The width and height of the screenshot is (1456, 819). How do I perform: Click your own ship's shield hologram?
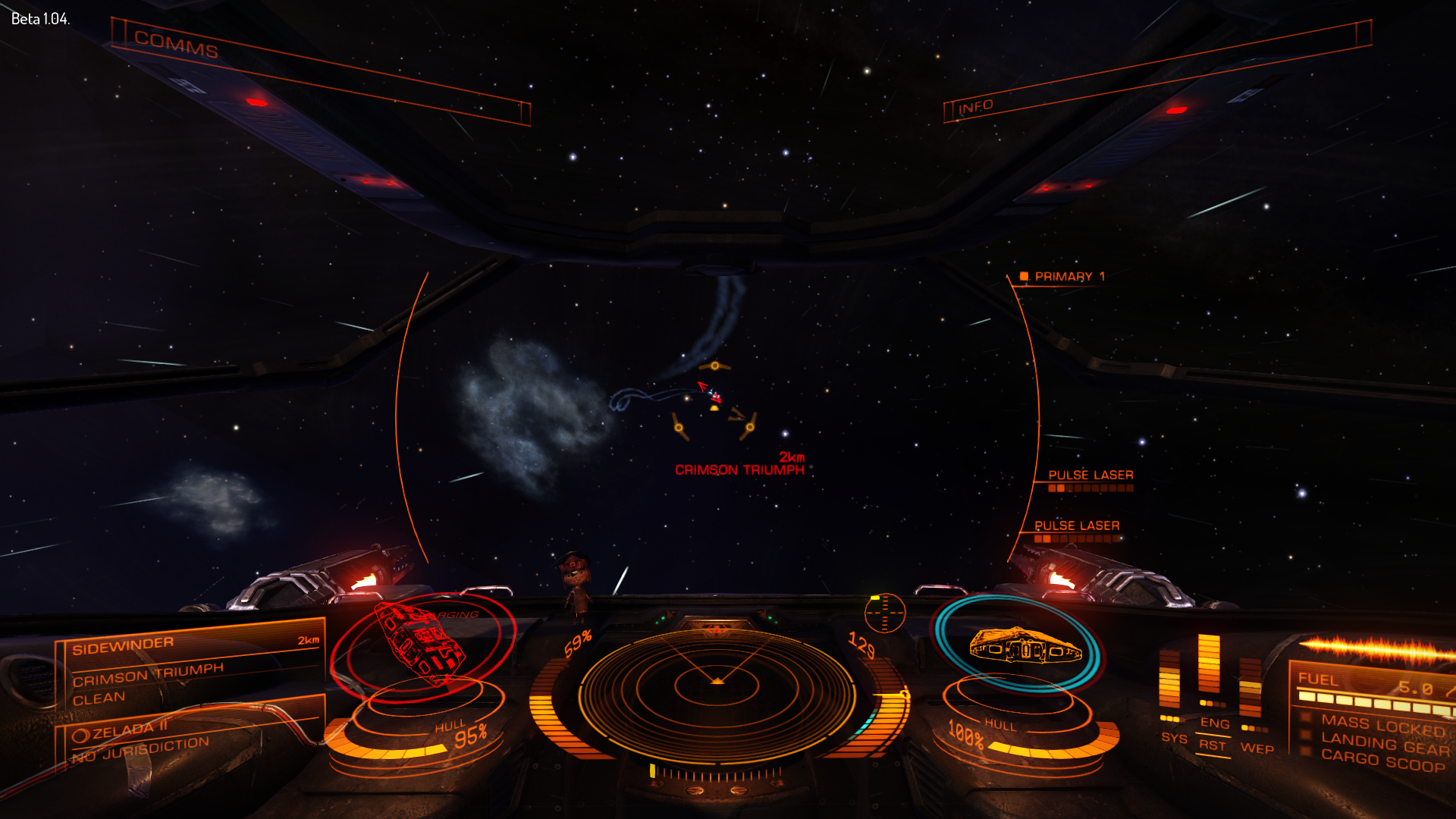tap(1017, 645)
